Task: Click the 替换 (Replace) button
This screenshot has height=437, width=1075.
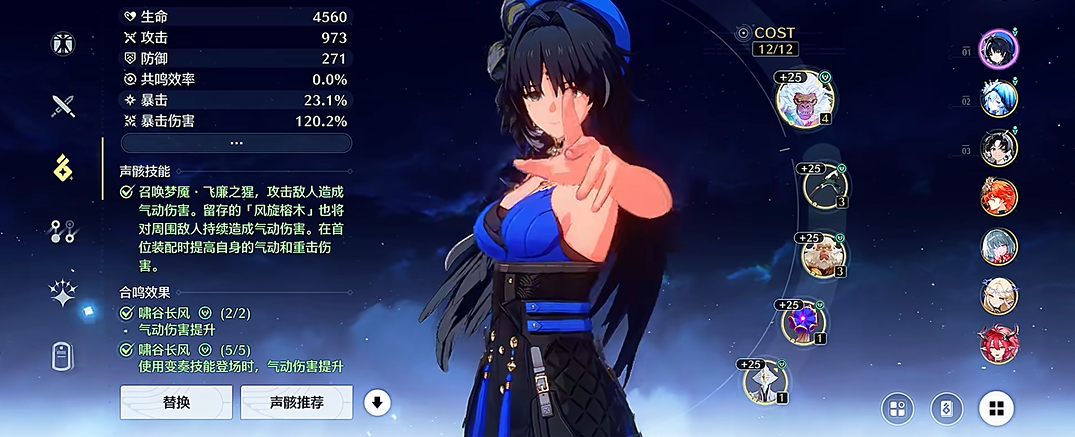Action: 176,402
